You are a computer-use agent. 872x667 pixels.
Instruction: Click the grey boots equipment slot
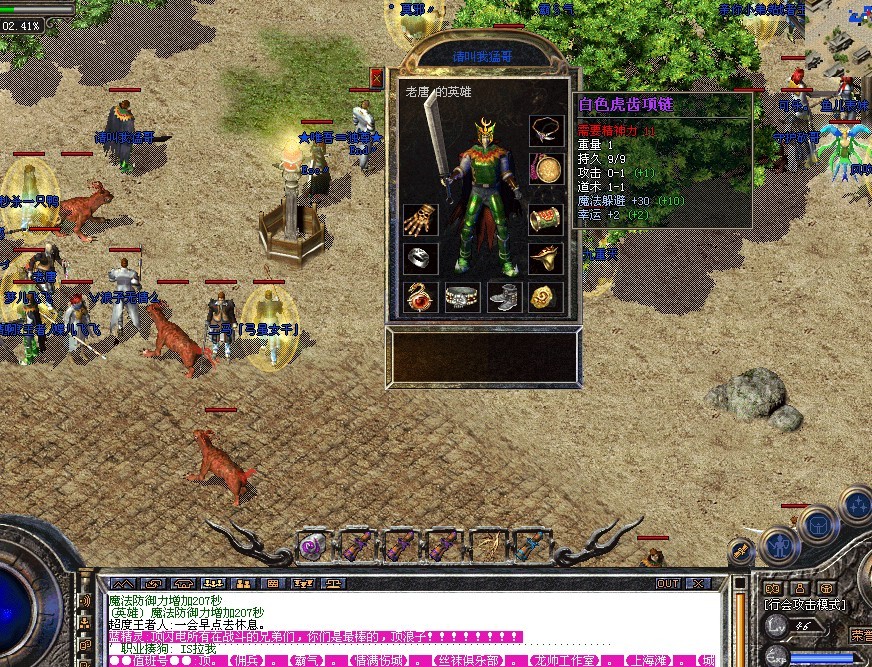click(504, 296)
